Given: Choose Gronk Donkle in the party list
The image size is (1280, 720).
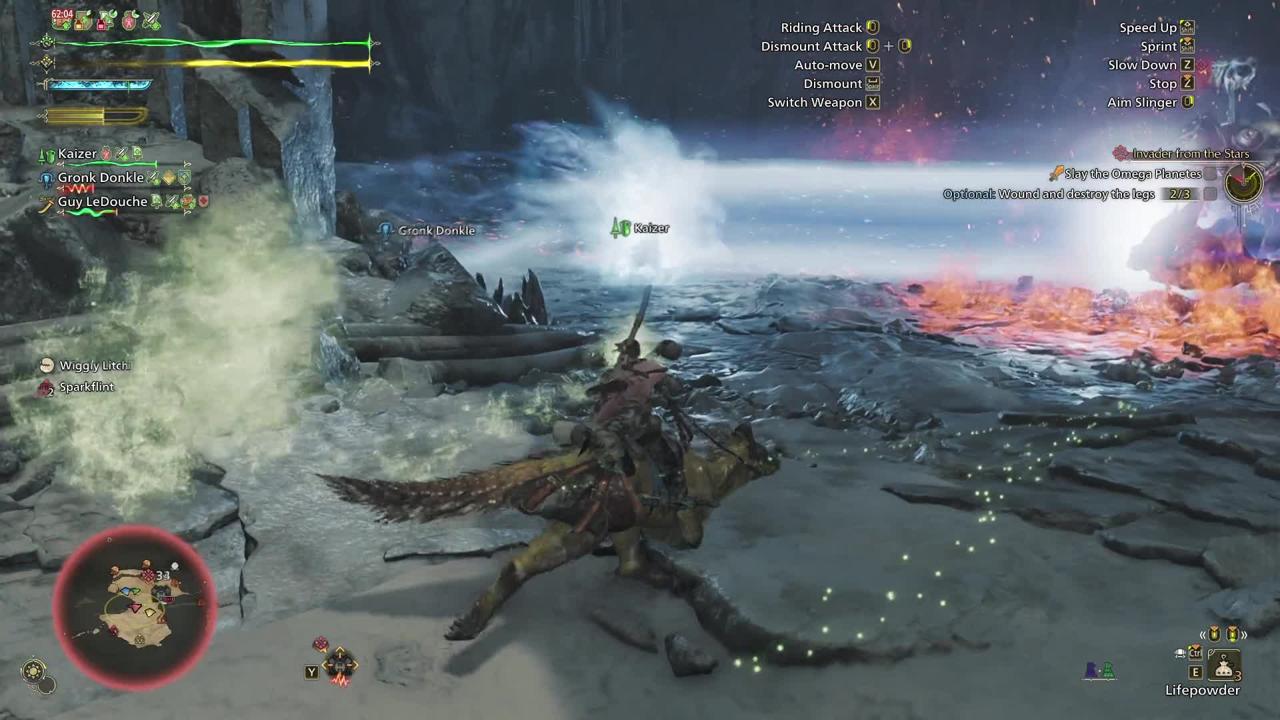Looking at the screenshot, I should click(100, 178).
